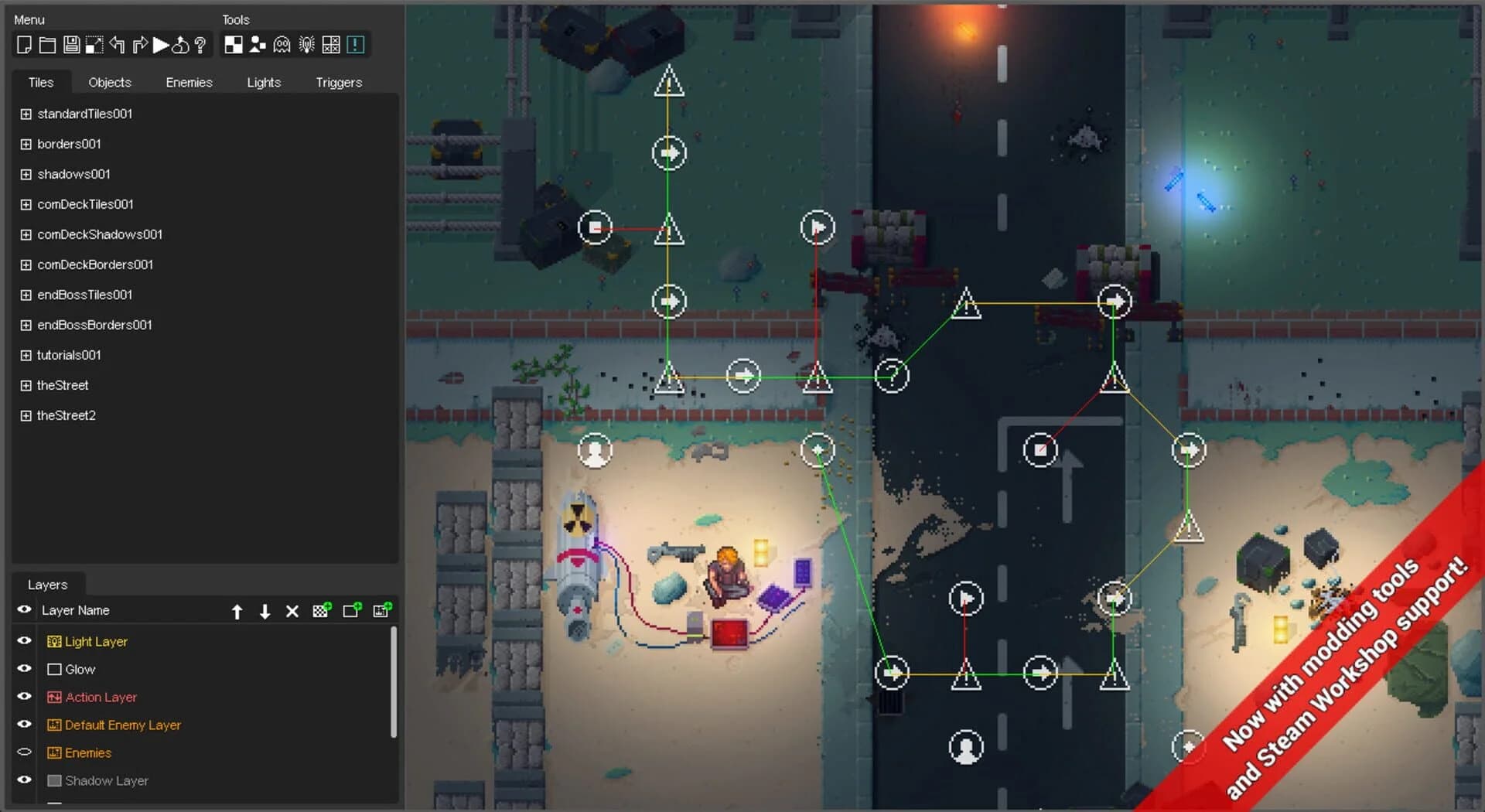Screen dimensions: 1485x812
Task: Click the Save map icon
Action: 71,44
